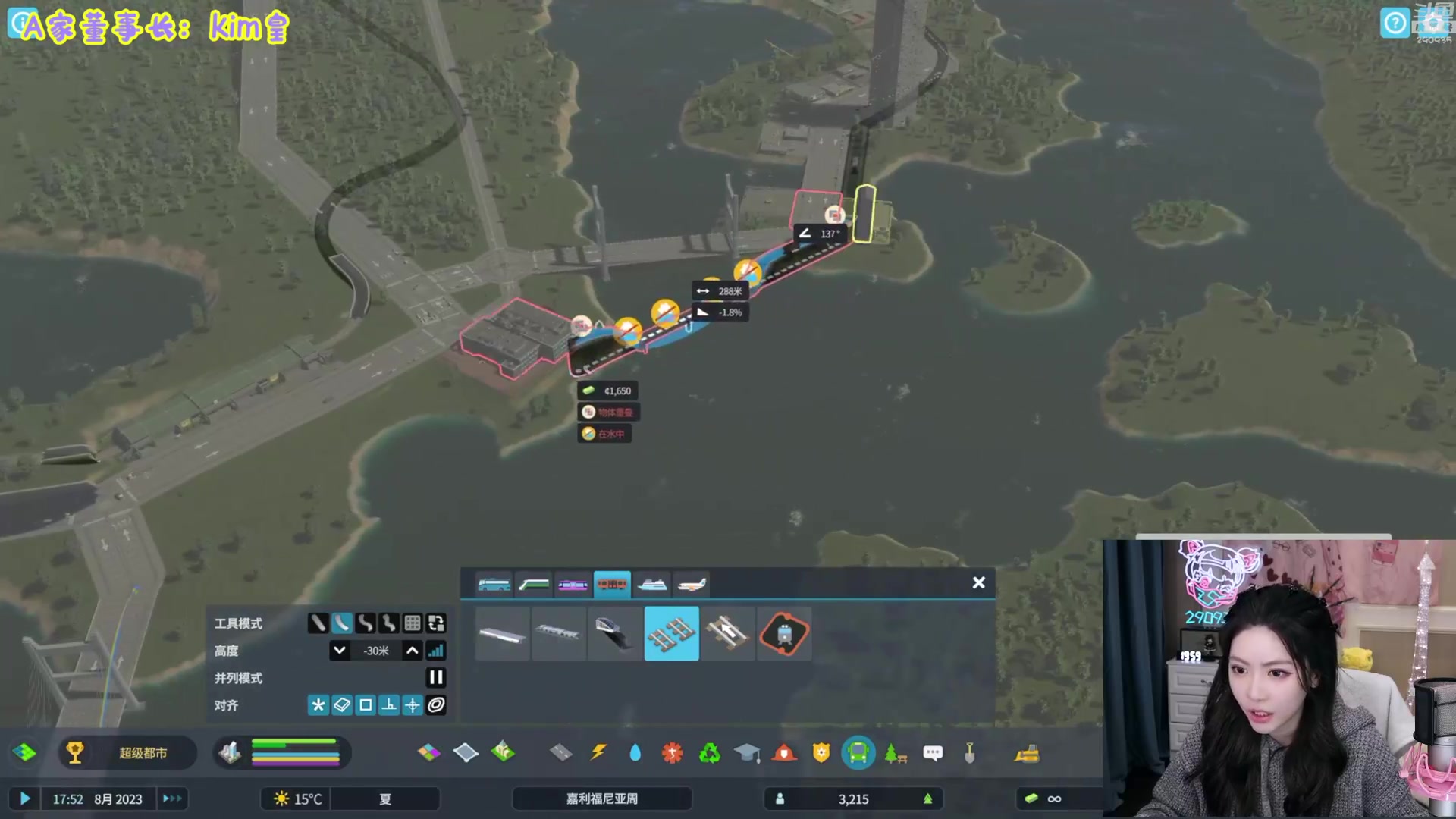
Task: Open the roads build menu
Action: tap(561, 753)
